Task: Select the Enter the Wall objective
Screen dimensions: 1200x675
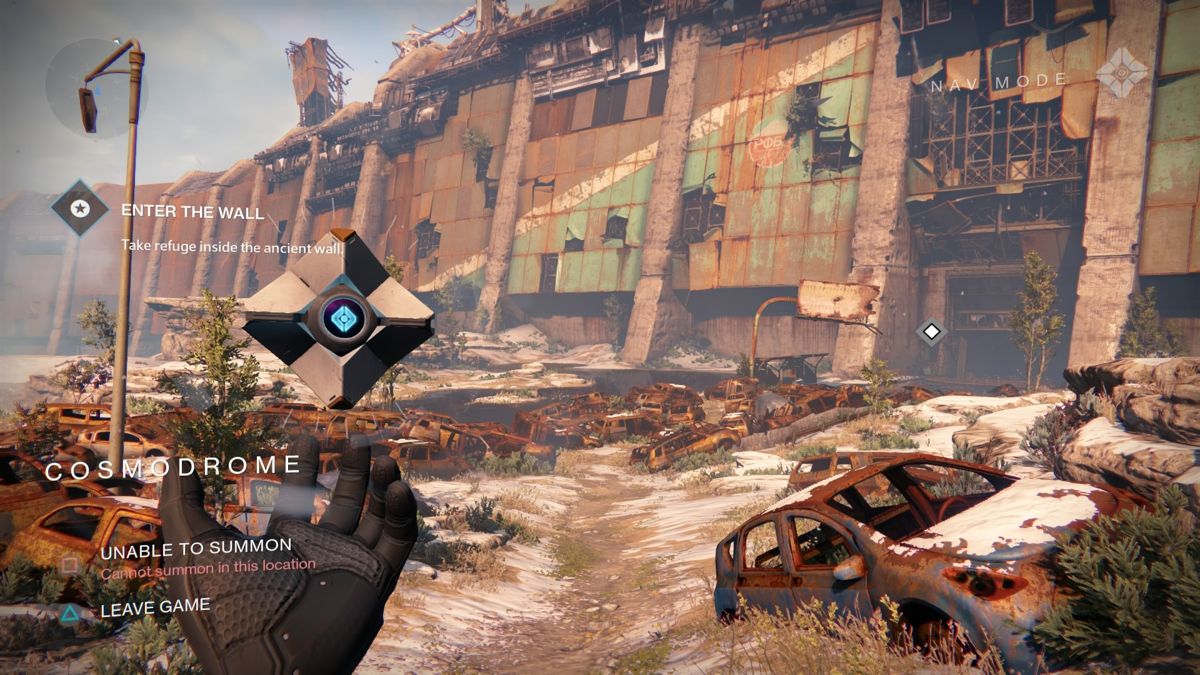Action: [192, 212]
